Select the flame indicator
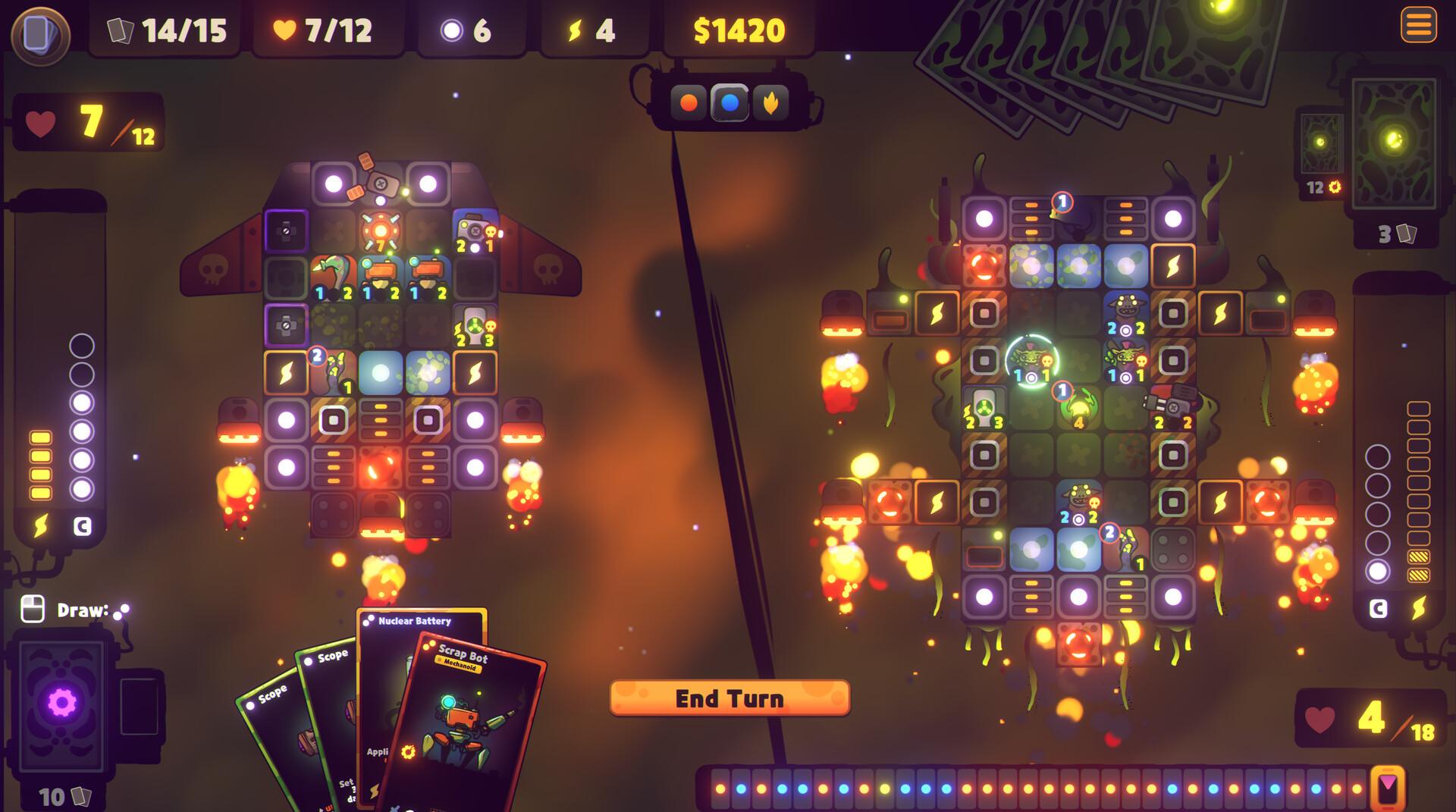 [x=770, y=102]
